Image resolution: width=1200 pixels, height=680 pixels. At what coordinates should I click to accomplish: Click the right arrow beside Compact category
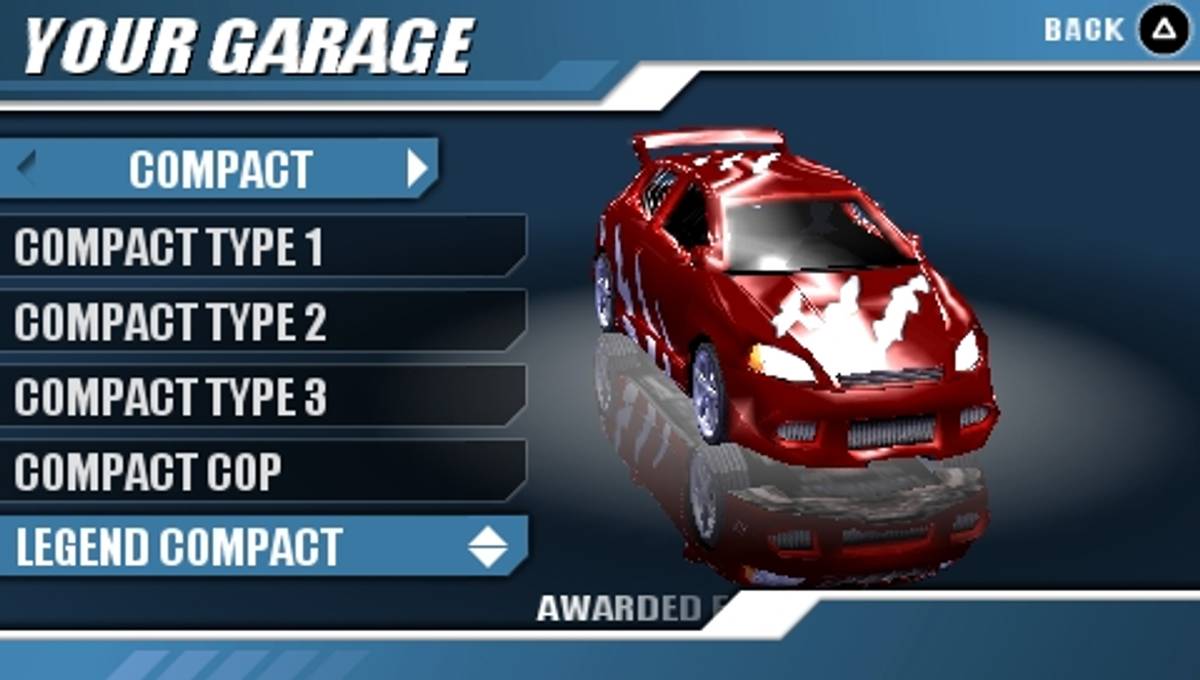tap(418, 169)
